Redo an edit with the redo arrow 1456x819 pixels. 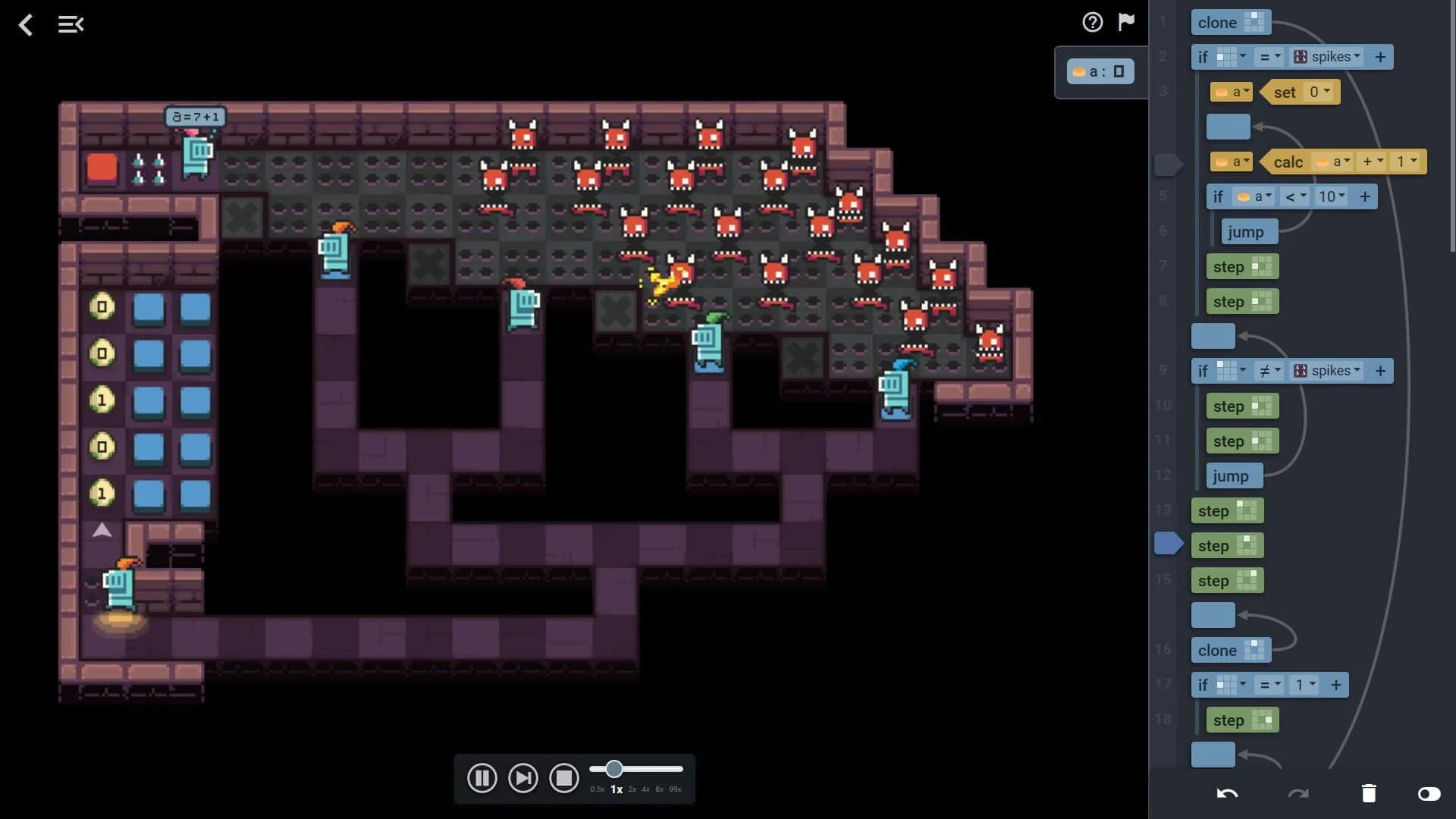[1299, 793]
